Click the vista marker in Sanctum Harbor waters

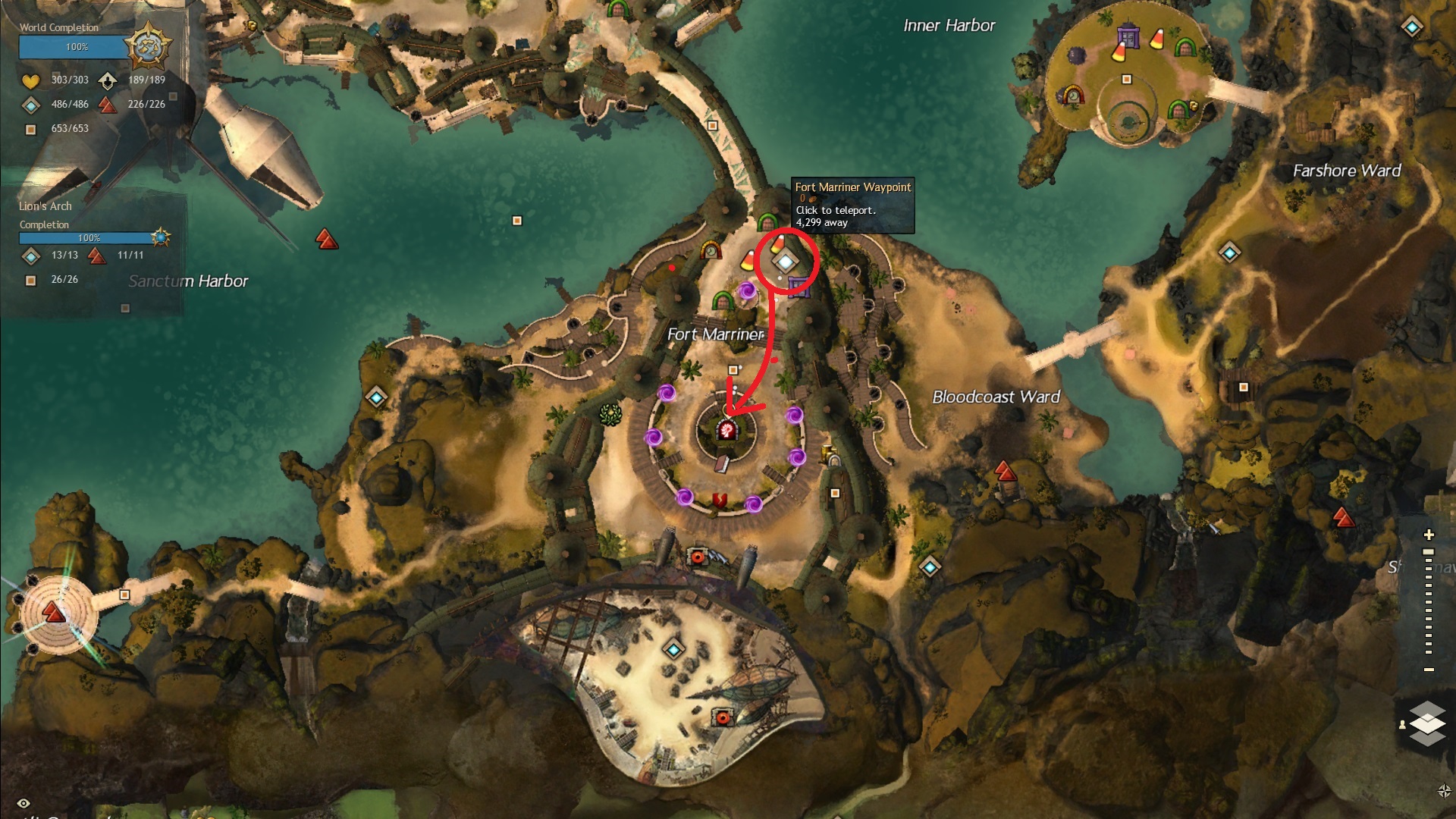(327, 240)
